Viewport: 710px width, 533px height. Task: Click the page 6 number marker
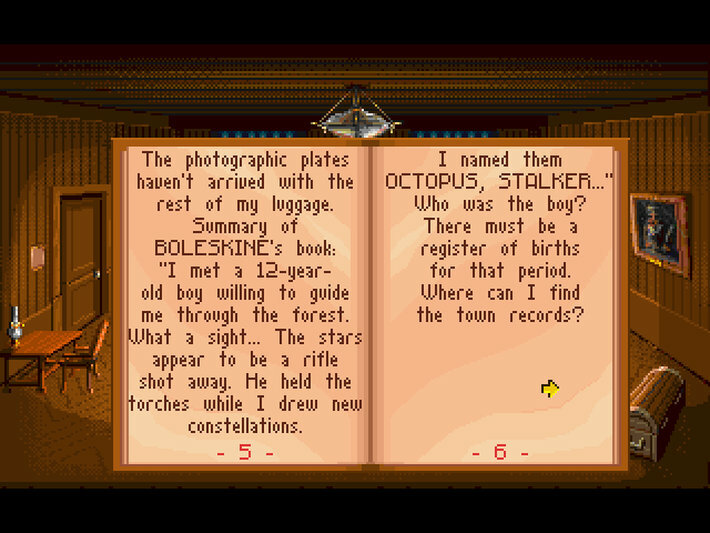point(500,451)
